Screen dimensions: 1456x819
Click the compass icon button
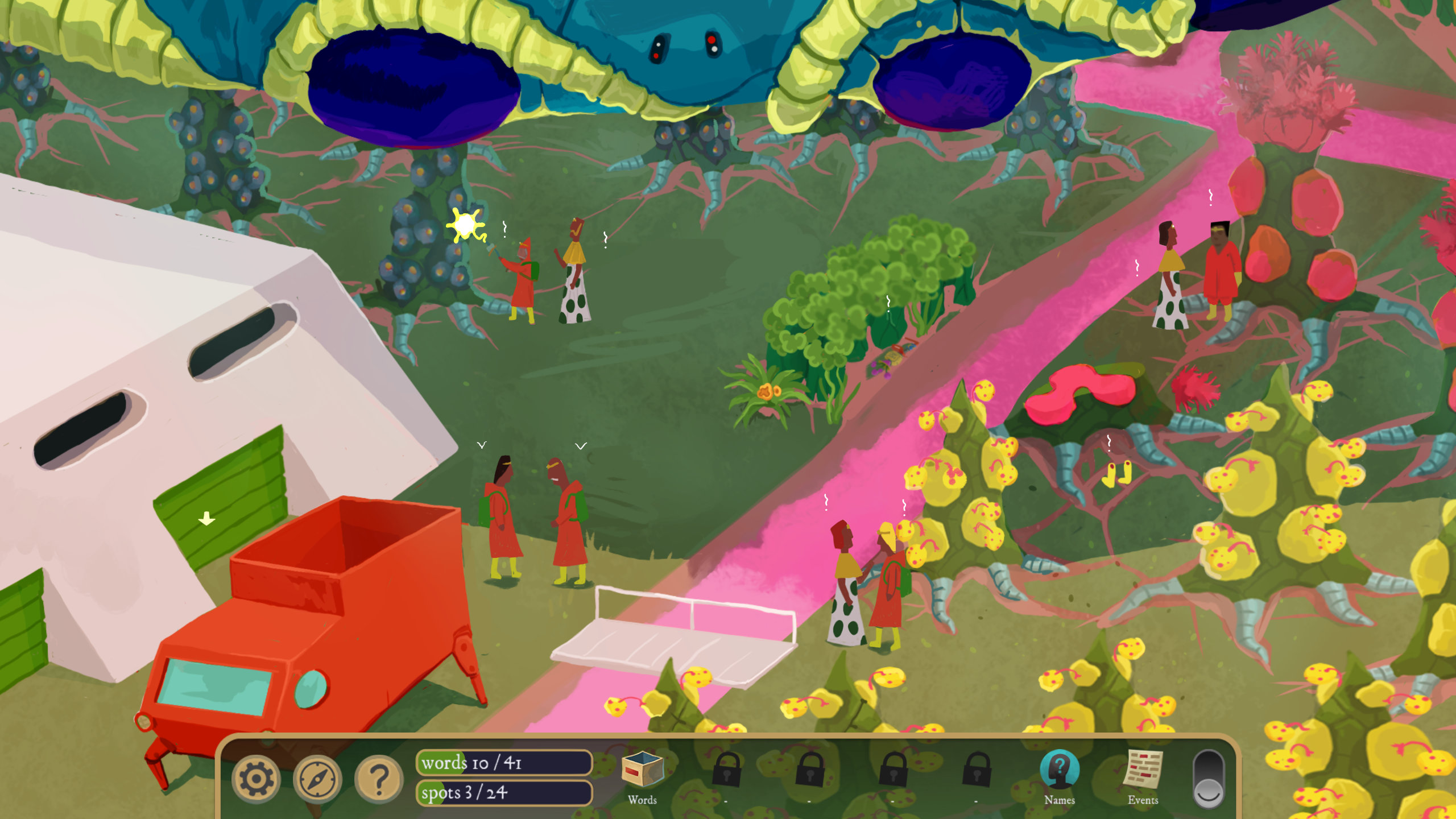(x=317, y=779)
